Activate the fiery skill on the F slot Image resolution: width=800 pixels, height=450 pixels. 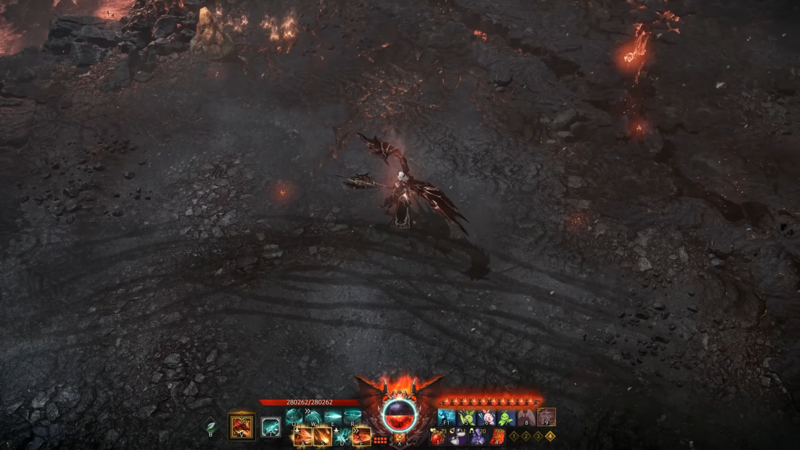click(362, 436)
